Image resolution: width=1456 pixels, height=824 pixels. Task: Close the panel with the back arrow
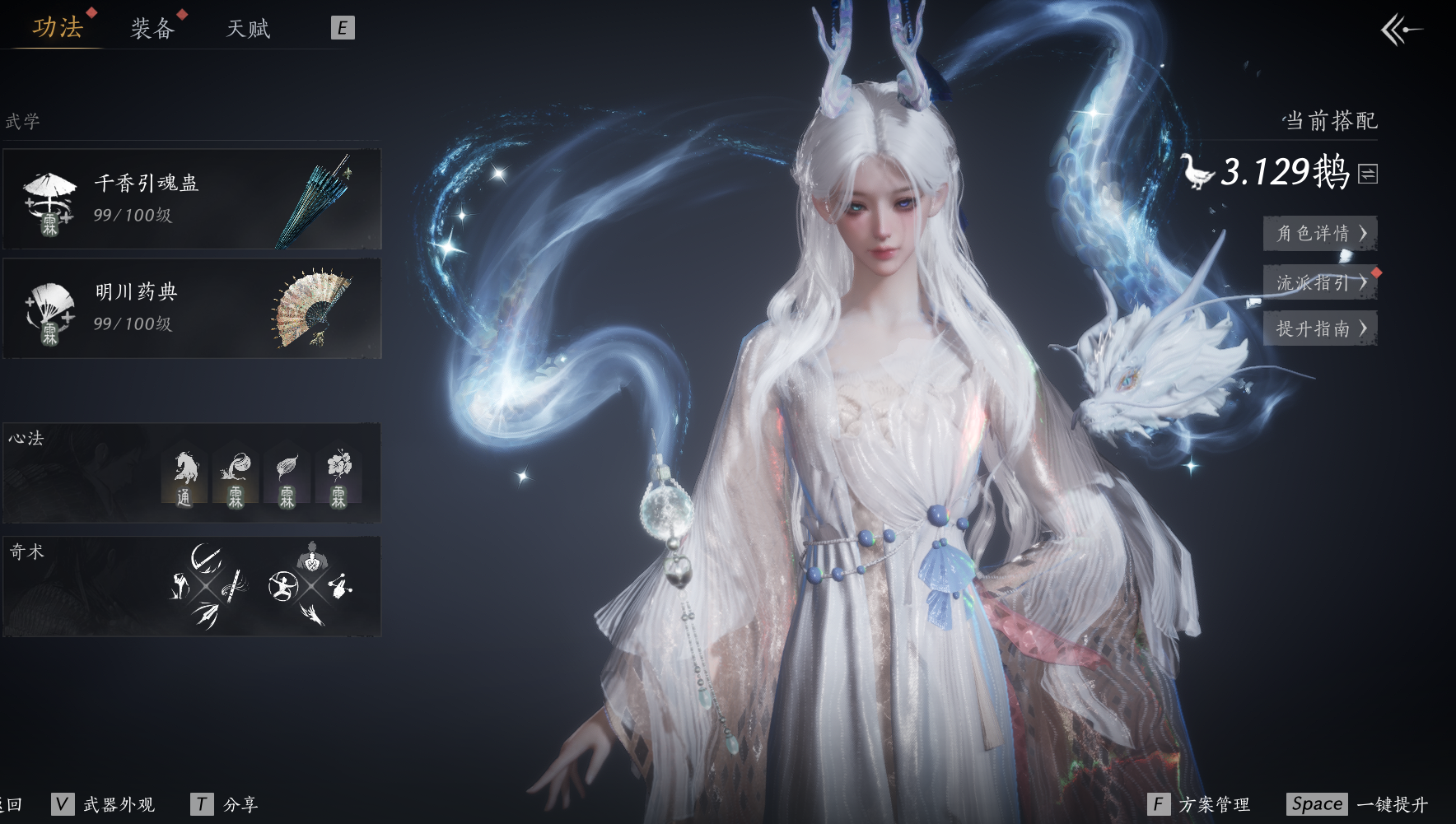1401,30
